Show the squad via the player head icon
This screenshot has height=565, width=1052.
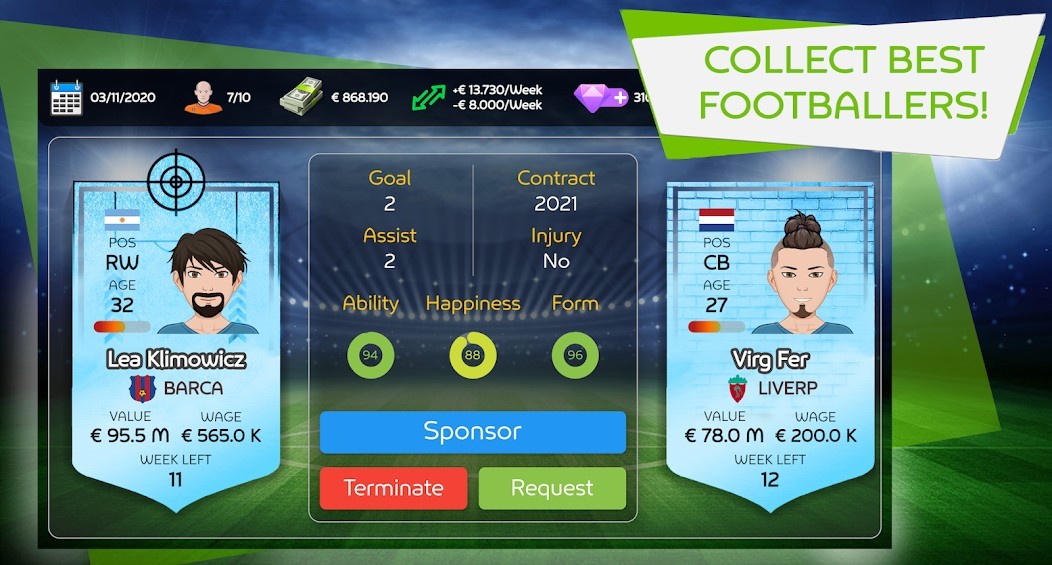[x=203, y=98]
